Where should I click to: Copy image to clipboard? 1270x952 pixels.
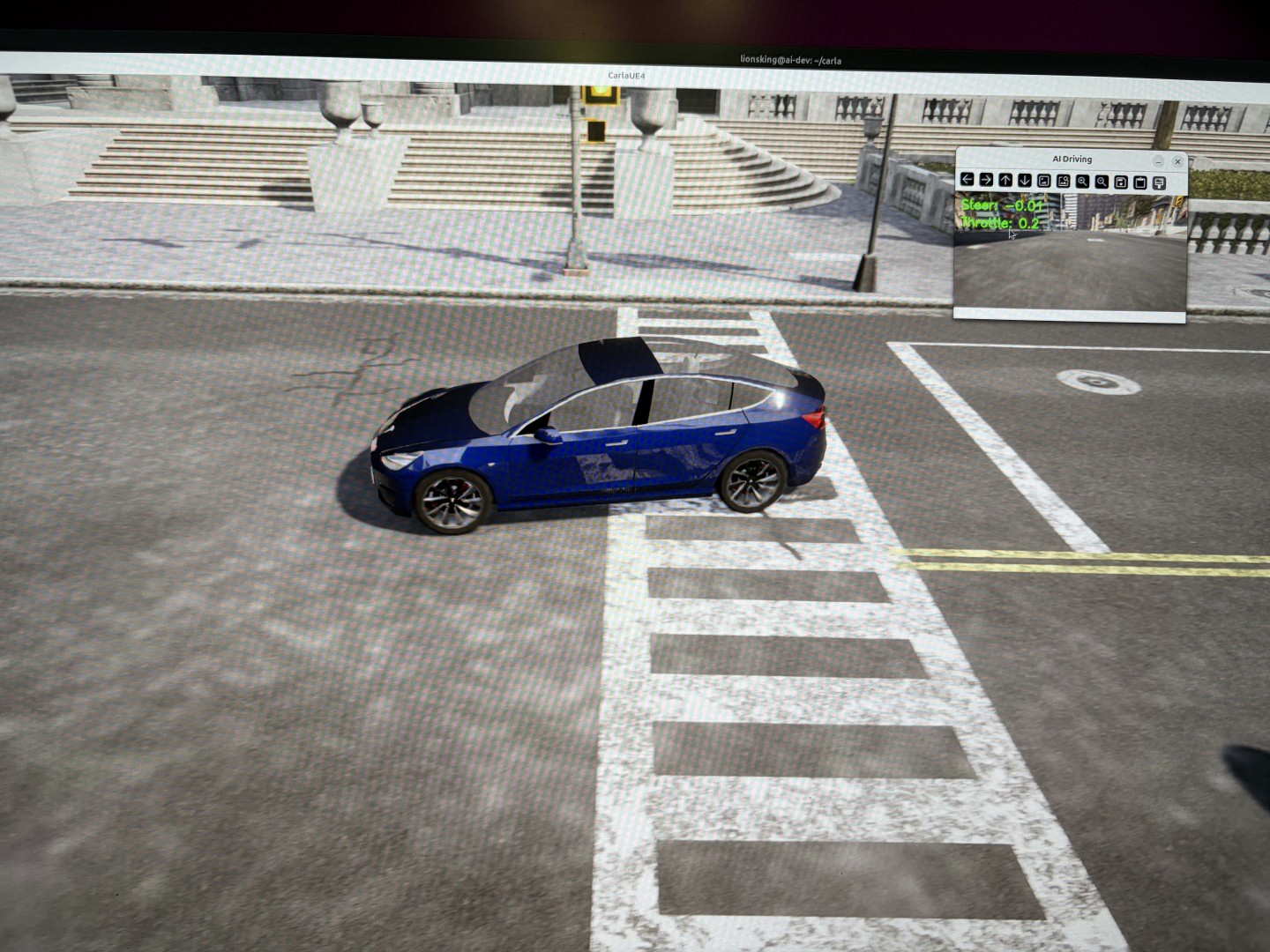pos(1140,182)
